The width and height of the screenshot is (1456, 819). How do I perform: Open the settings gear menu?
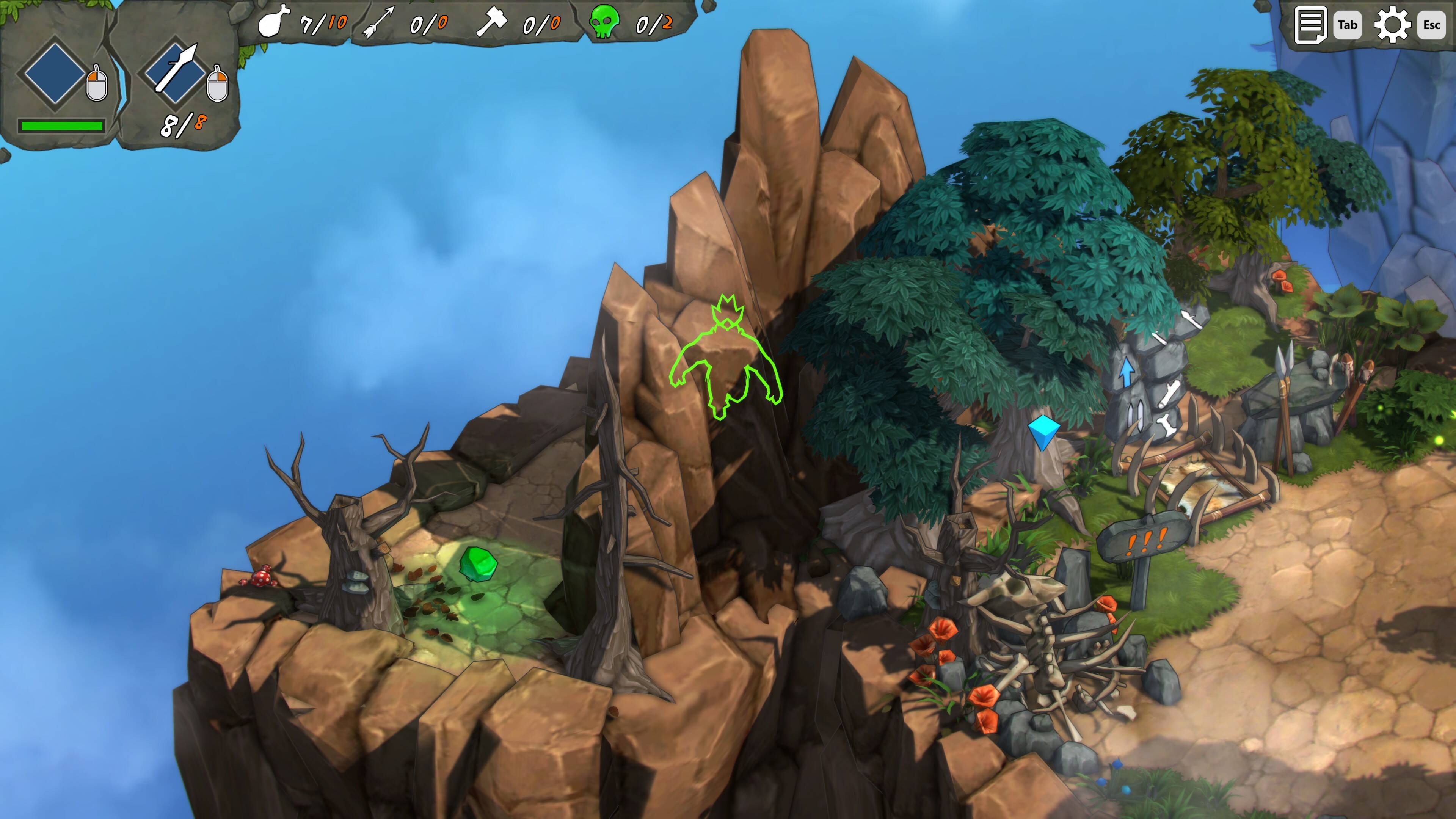pyautogui.click(x=1392, y=25)
